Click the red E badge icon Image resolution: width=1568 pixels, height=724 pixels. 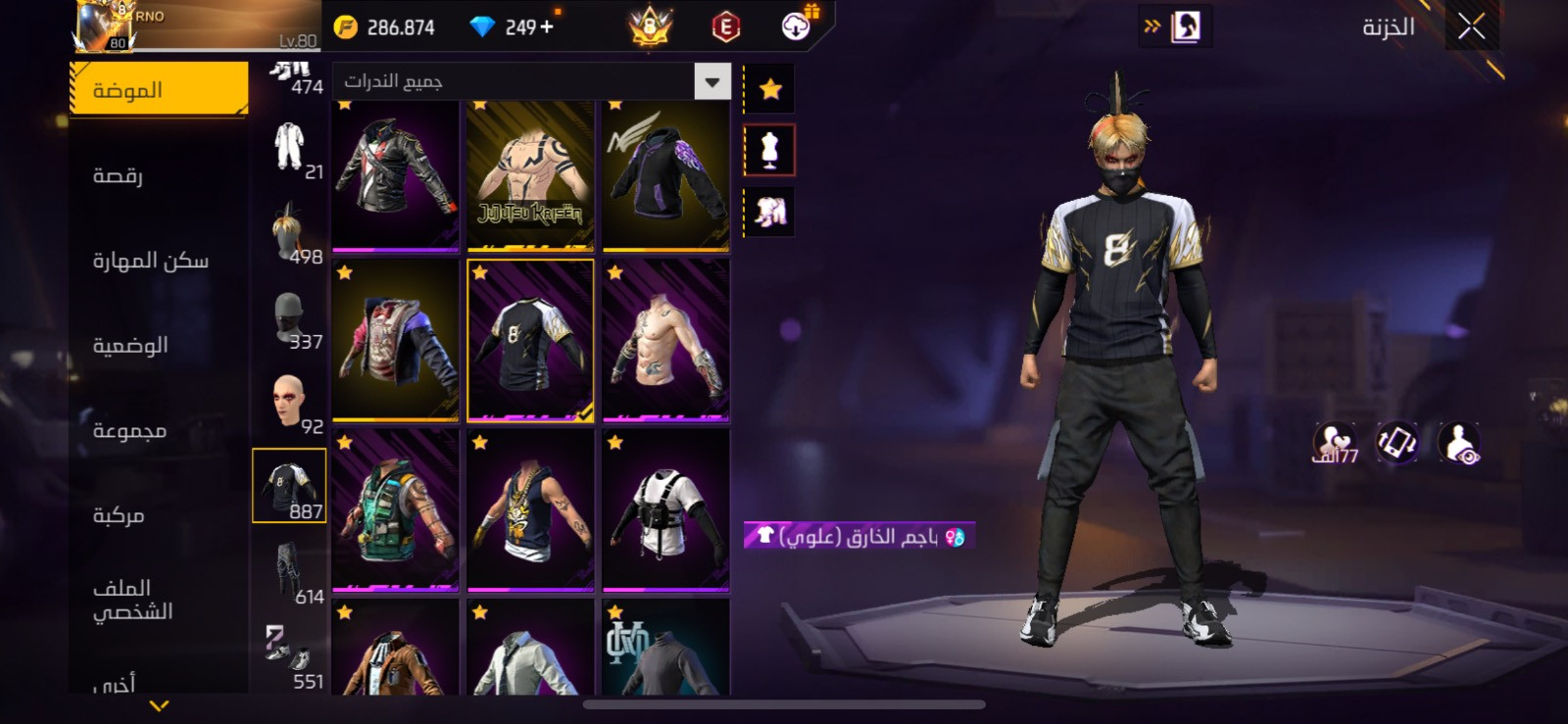point(725,27)
